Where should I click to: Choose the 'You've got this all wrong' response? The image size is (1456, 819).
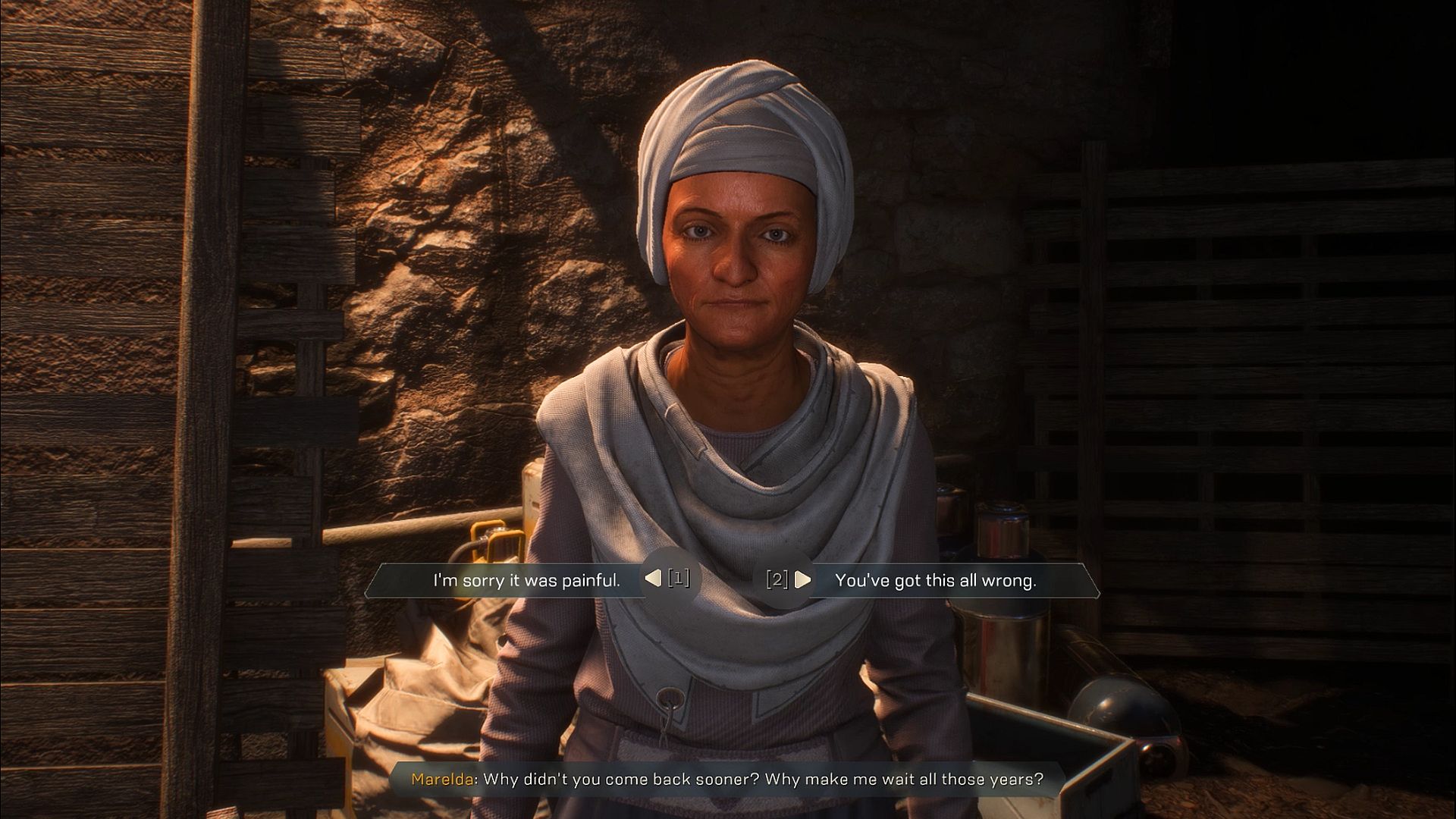[934, 579]
